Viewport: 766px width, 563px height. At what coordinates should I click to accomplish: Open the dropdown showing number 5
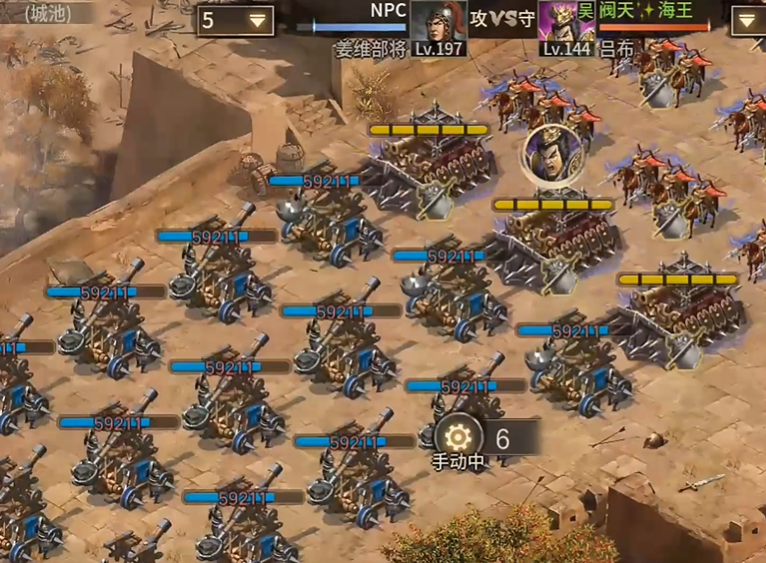click(235, 20)
